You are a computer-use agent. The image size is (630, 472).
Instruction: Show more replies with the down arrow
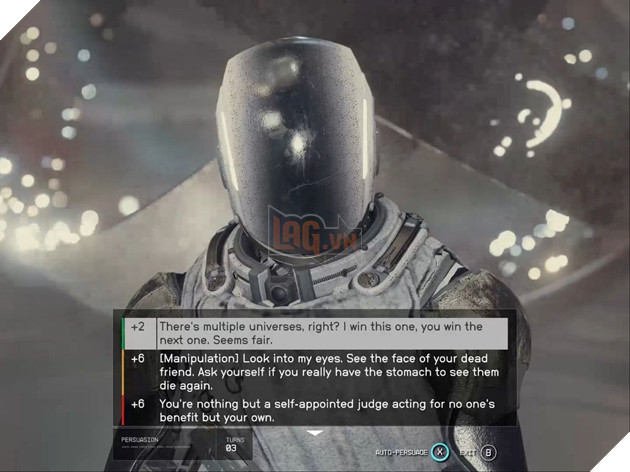coord(314,433)
